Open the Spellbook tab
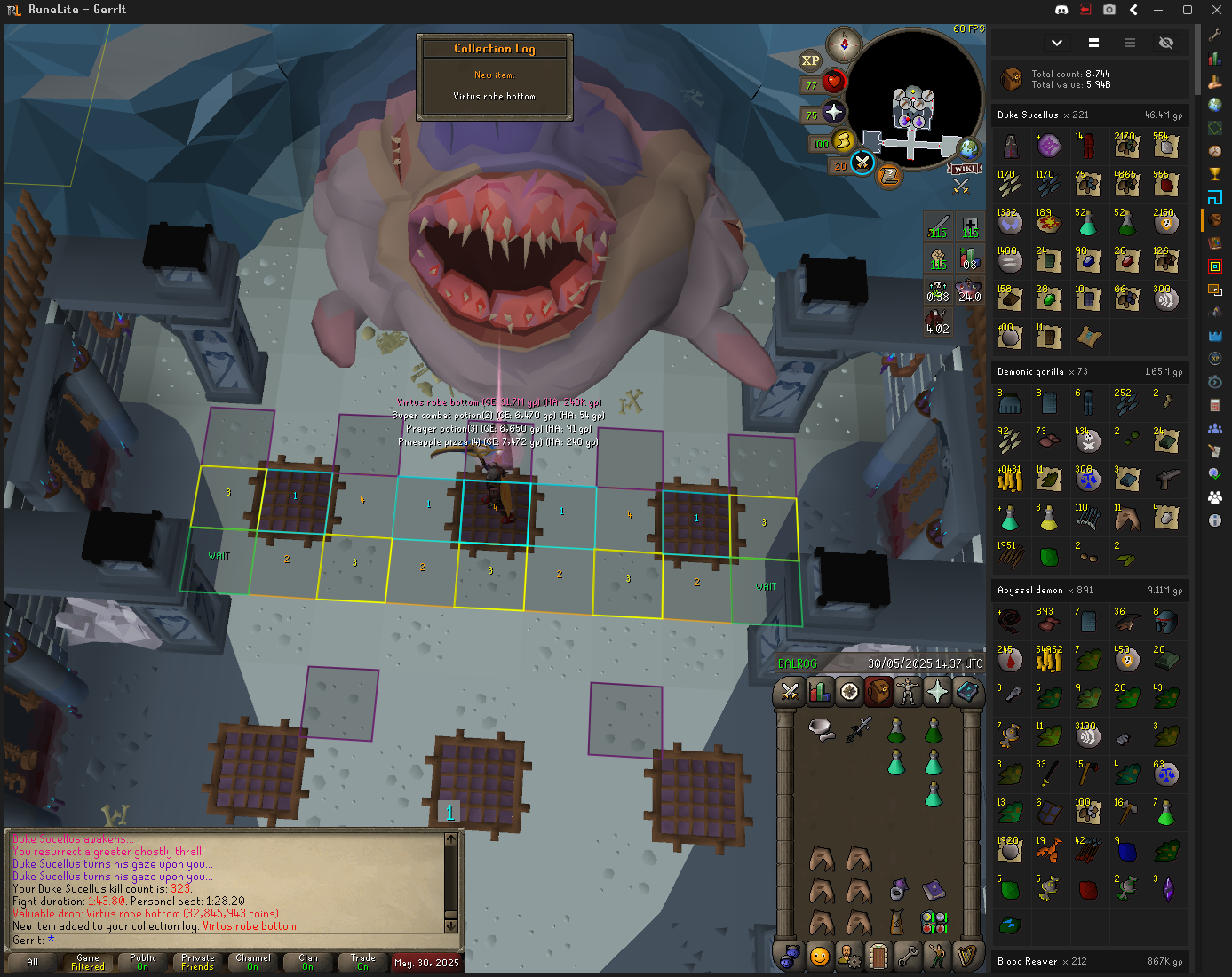 pos(967,691)
